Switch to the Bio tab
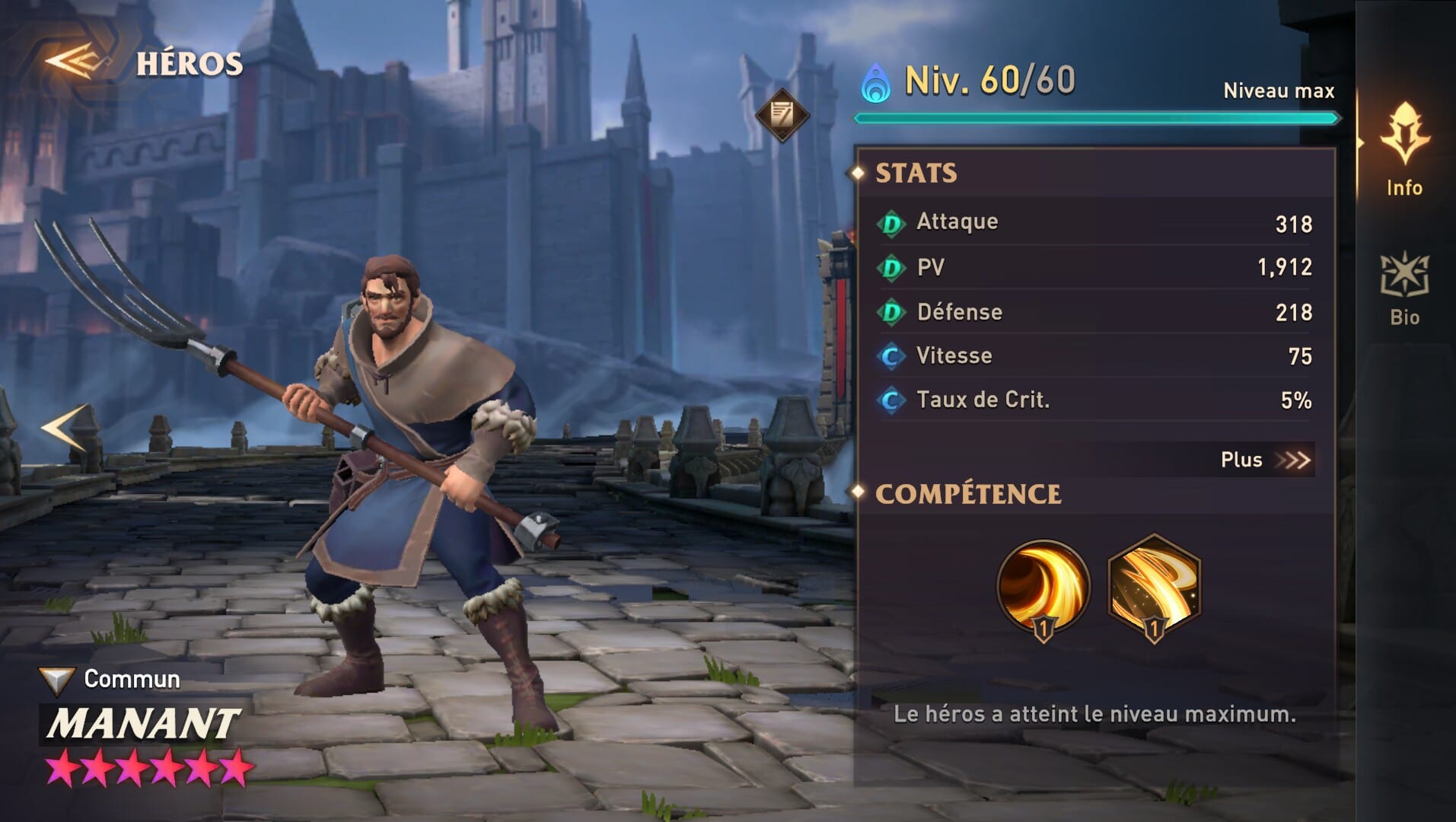 (x=1404, y=289)
